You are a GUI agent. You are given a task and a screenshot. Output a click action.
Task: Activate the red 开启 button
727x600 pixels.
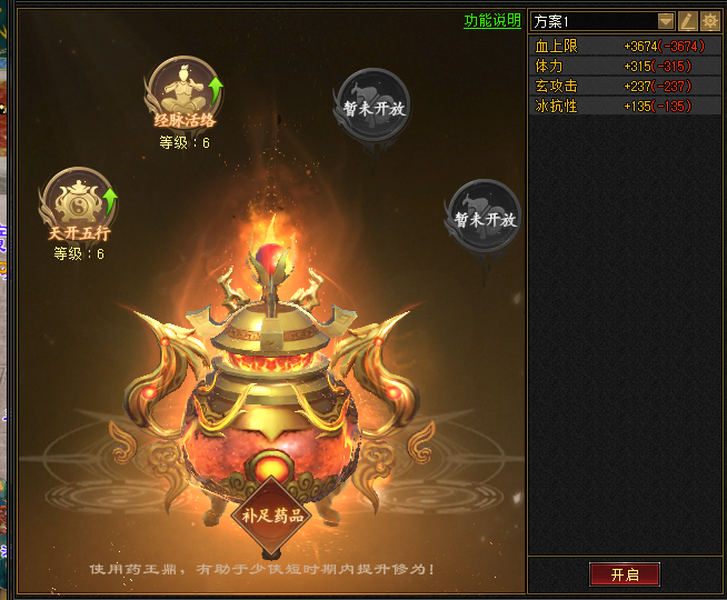point(624,574)
